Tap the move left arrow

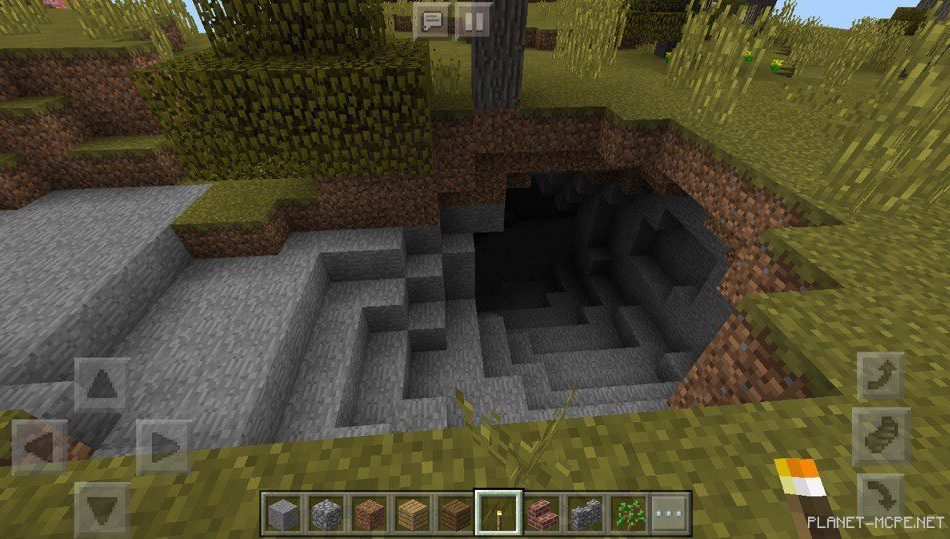click(x=40, y=446)
